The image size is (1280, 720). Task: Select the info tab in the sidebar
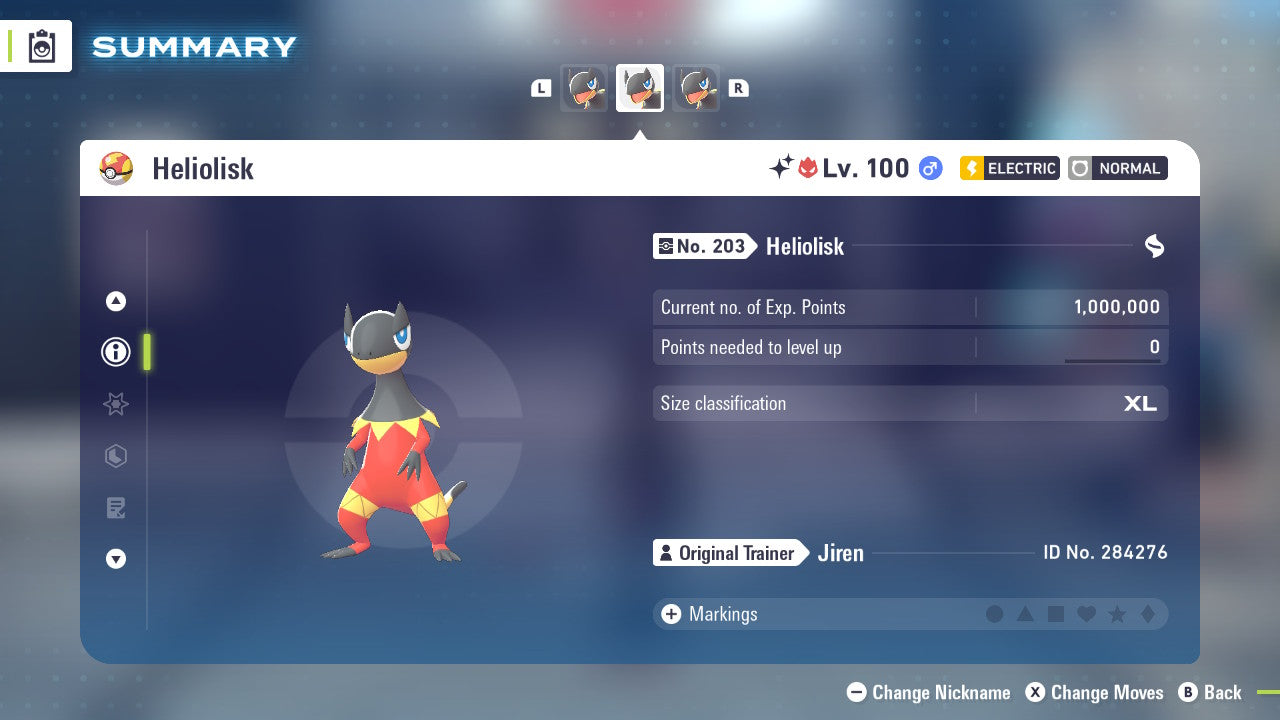[115, 352]
